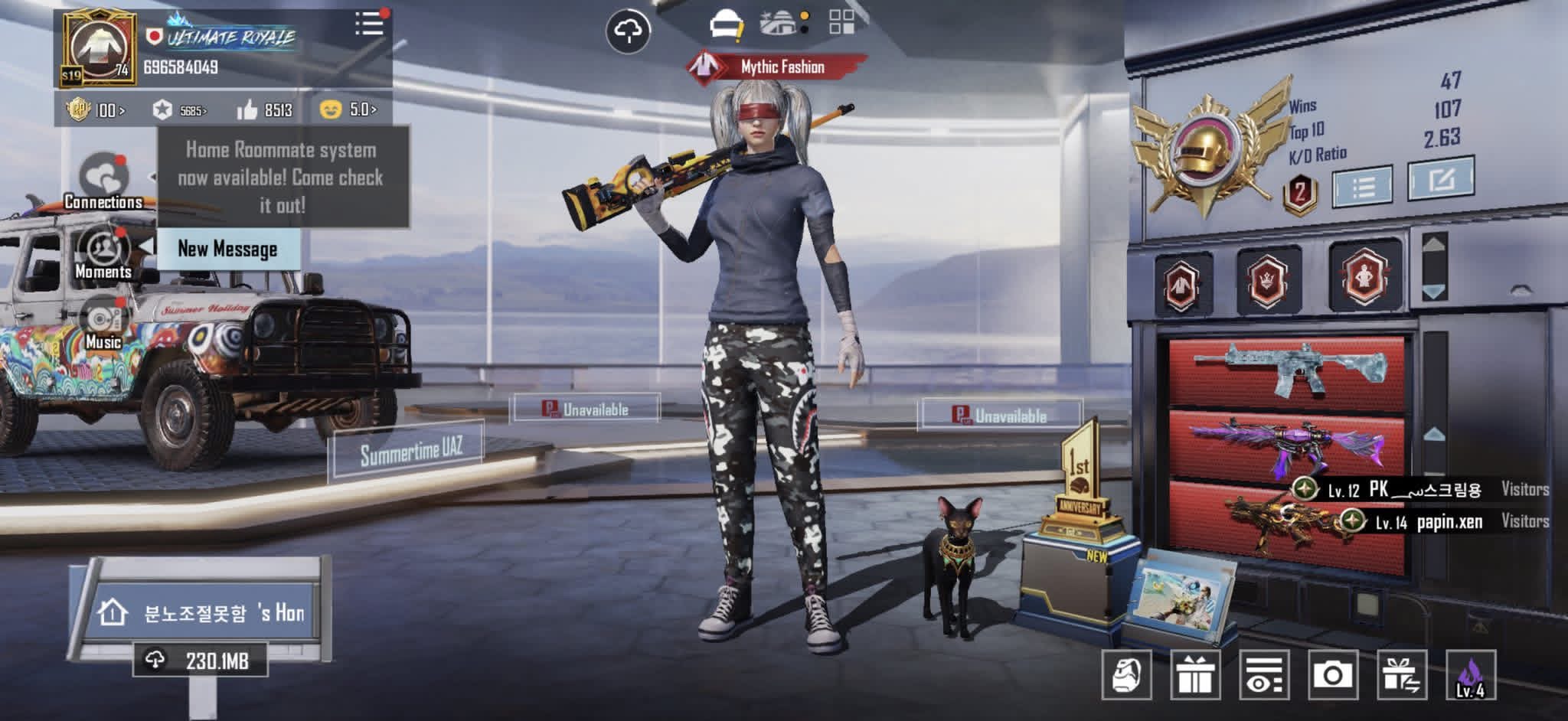The width and height of the screenshot is (1568, 721).
Task: Open the camera screenshot mode
Action: pos(1332,675)
